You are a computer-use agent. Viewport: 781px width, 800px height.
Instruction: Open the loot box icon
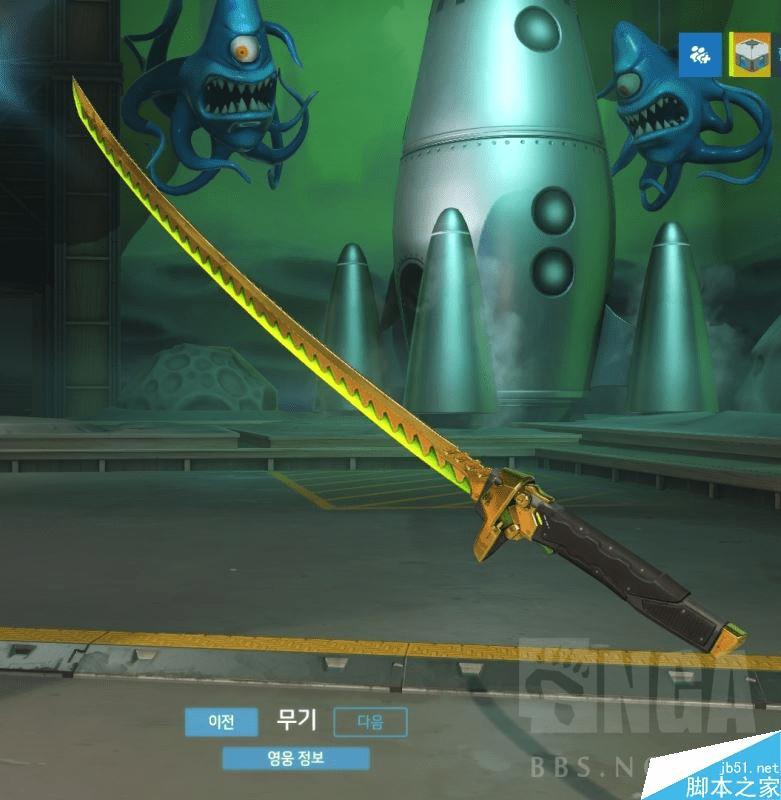click(x=749, y=55)
